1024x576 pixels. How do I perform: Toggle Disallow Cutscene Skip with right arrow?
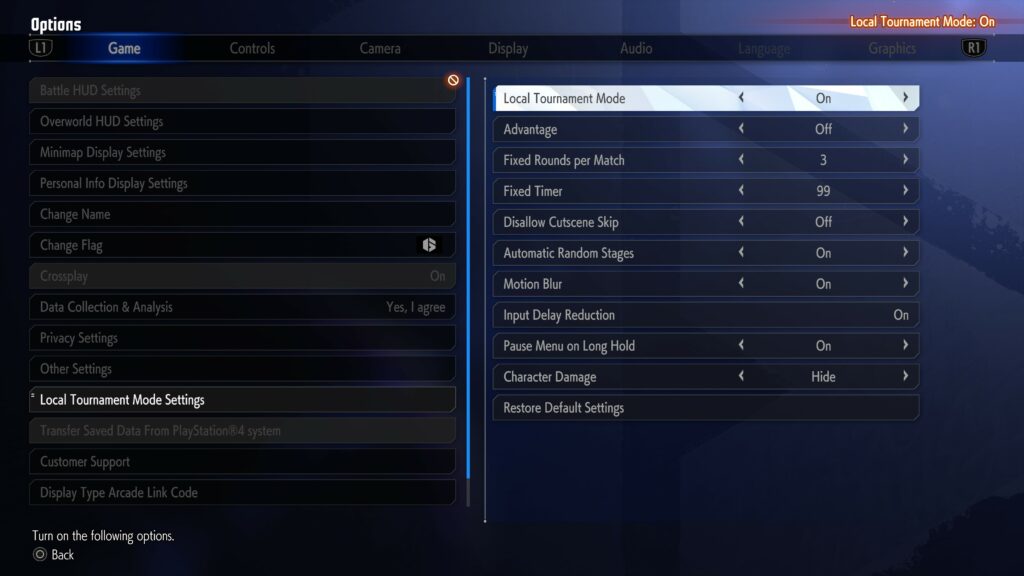click(905, 222)
